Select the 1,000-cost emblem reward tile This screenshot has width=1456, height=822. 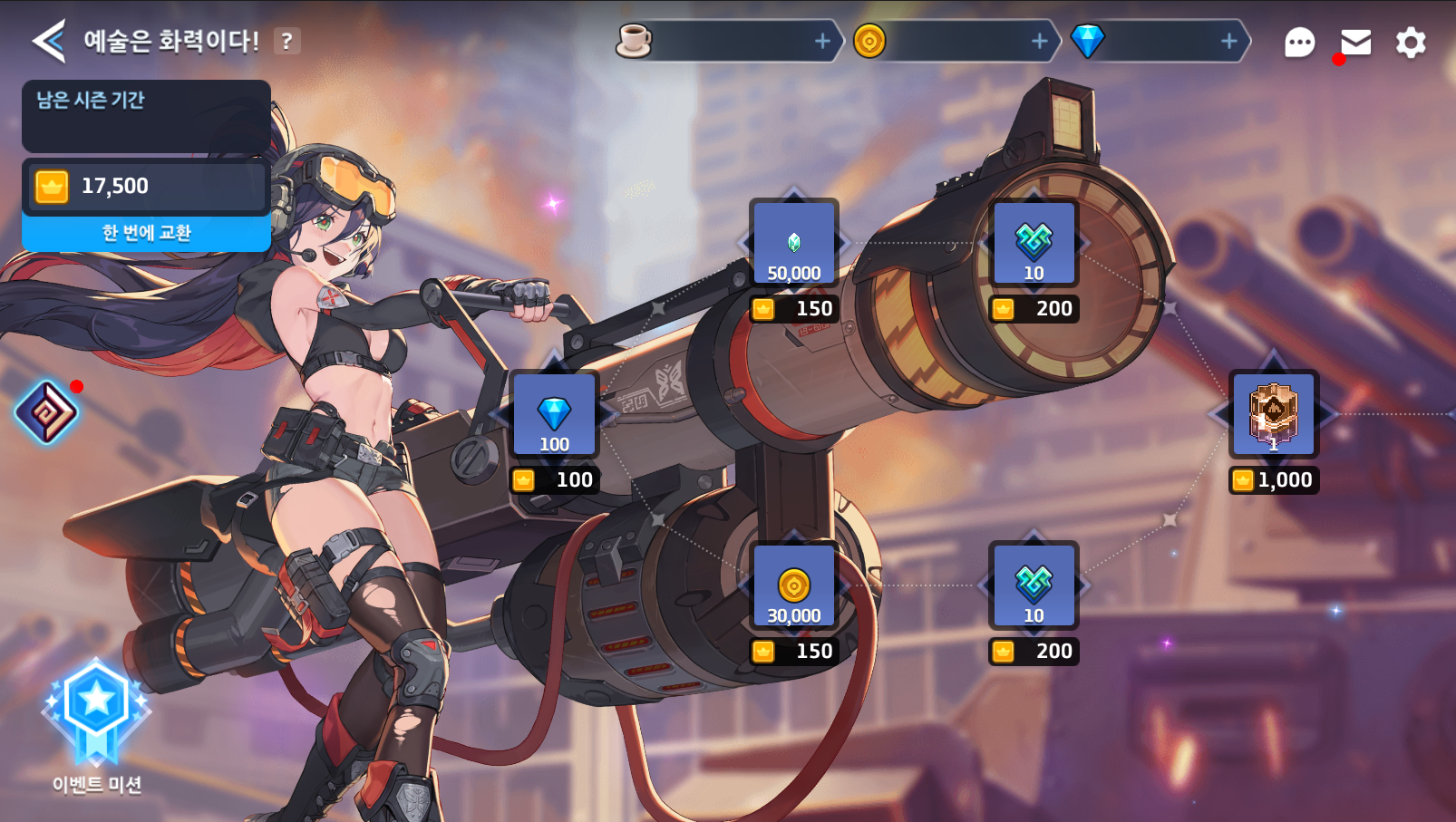point(1273,414)
